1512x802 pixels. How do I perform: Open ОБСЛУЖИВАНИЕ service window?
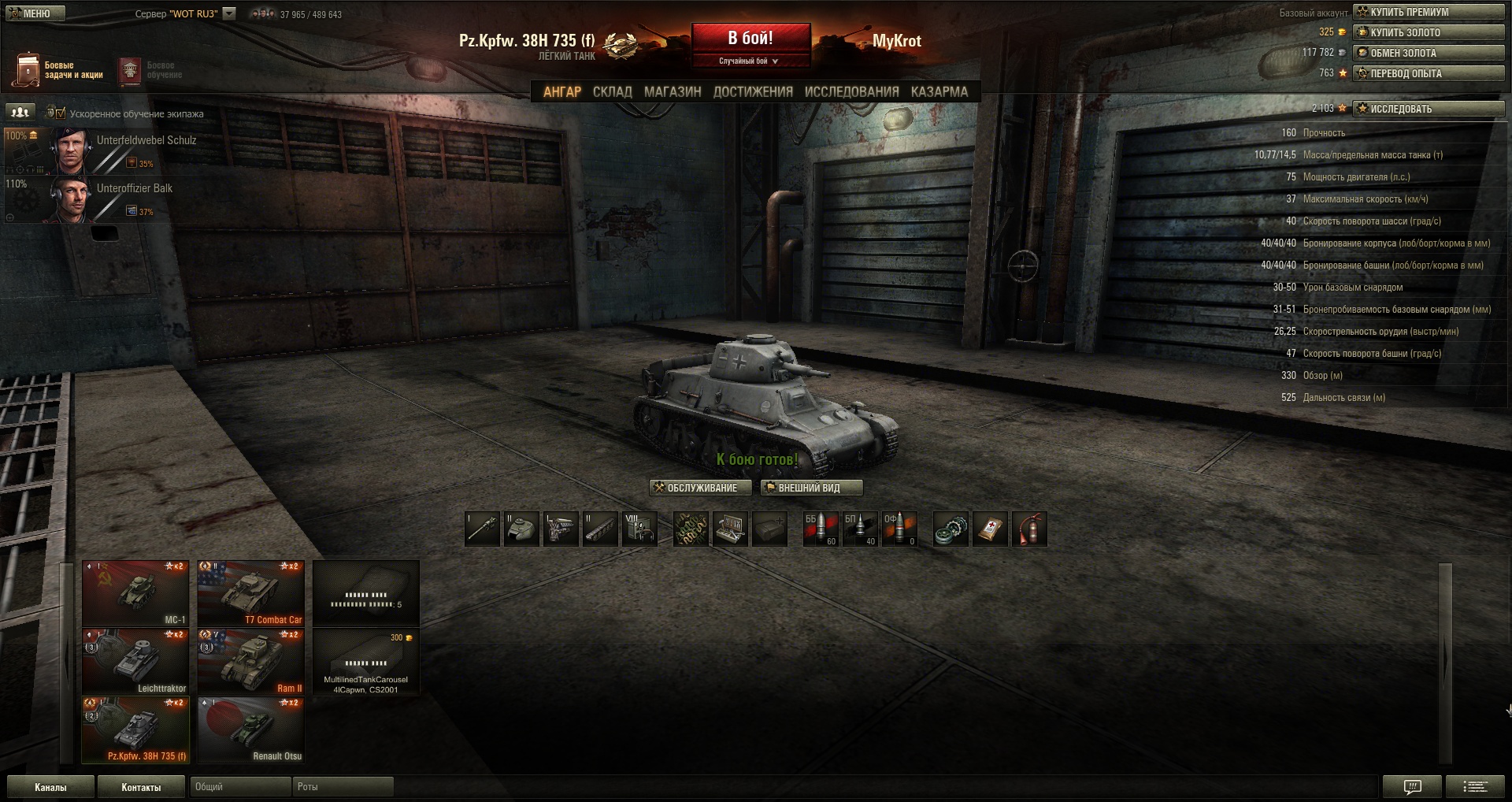click(x=700, y=488)
